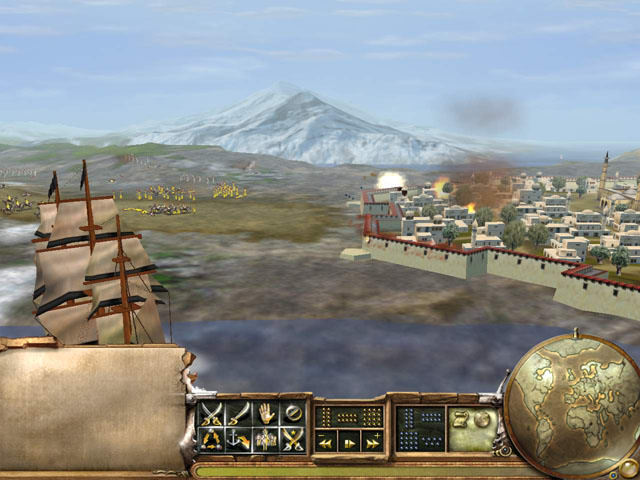Choose the anchor with arrow command
Image resolution: width=640 pixels, height=480 pixels.
pos(238,438)
